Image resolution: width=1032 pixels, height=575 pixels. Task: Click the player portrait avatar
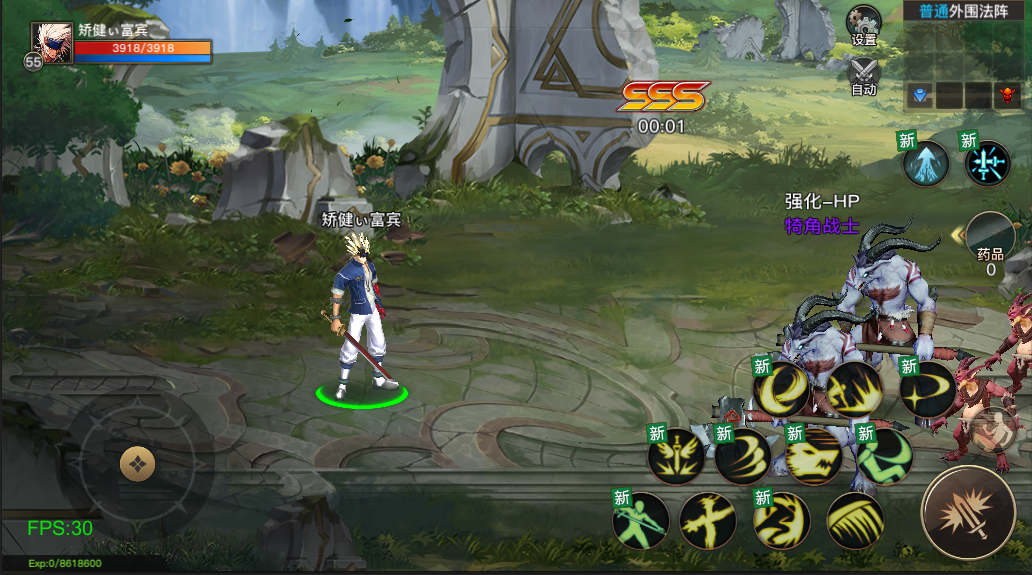50,44
